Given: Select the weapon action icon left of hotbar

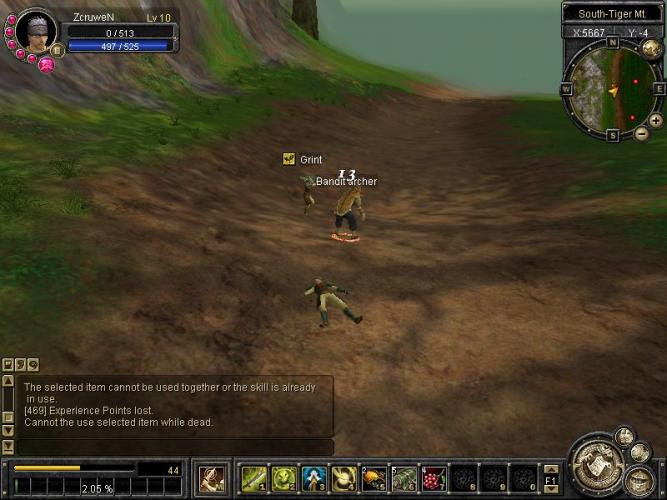Looking at the screenshot, I should click(211, 477).
